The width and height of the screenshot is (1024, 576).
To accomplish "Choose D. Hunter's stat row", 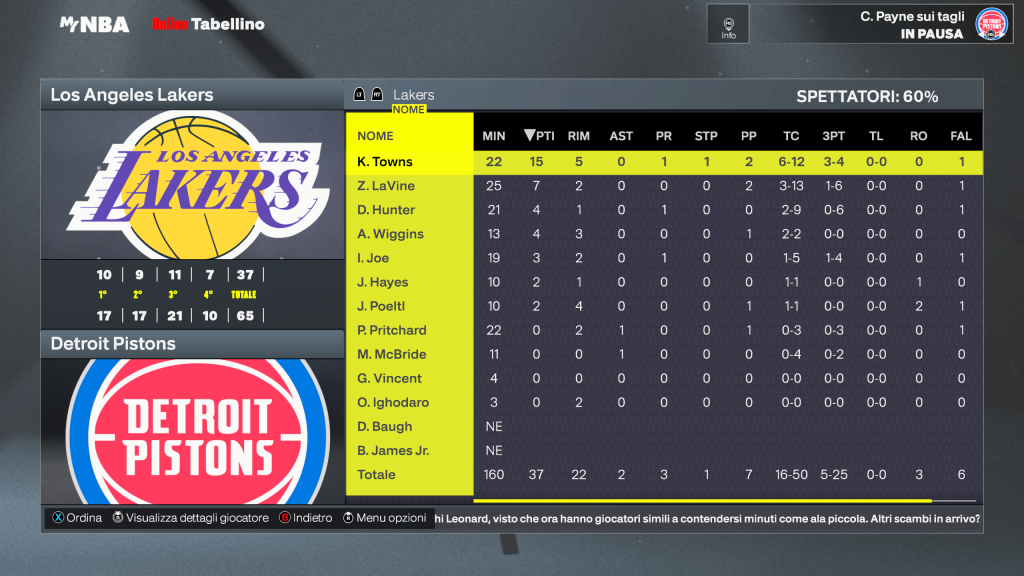I will coord(386,210).
